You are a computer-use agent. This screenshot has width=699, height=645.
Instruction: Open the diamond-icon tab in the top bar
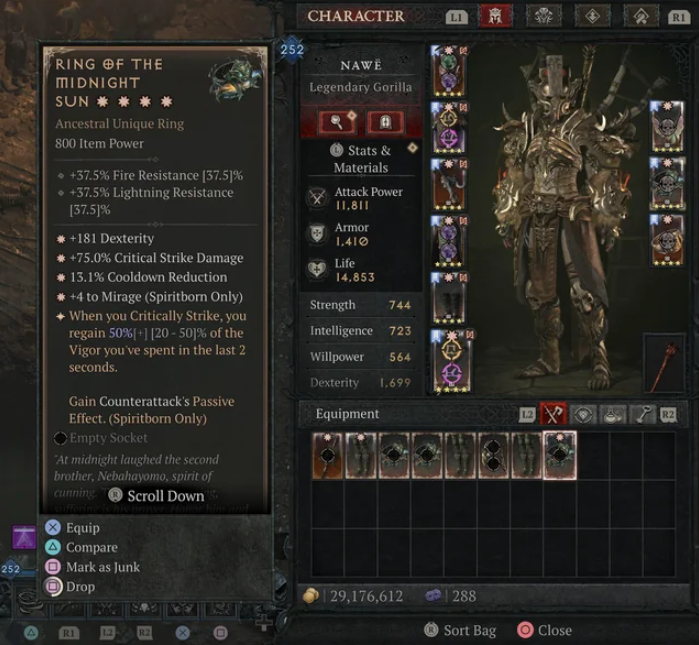[x=592, y=16]
